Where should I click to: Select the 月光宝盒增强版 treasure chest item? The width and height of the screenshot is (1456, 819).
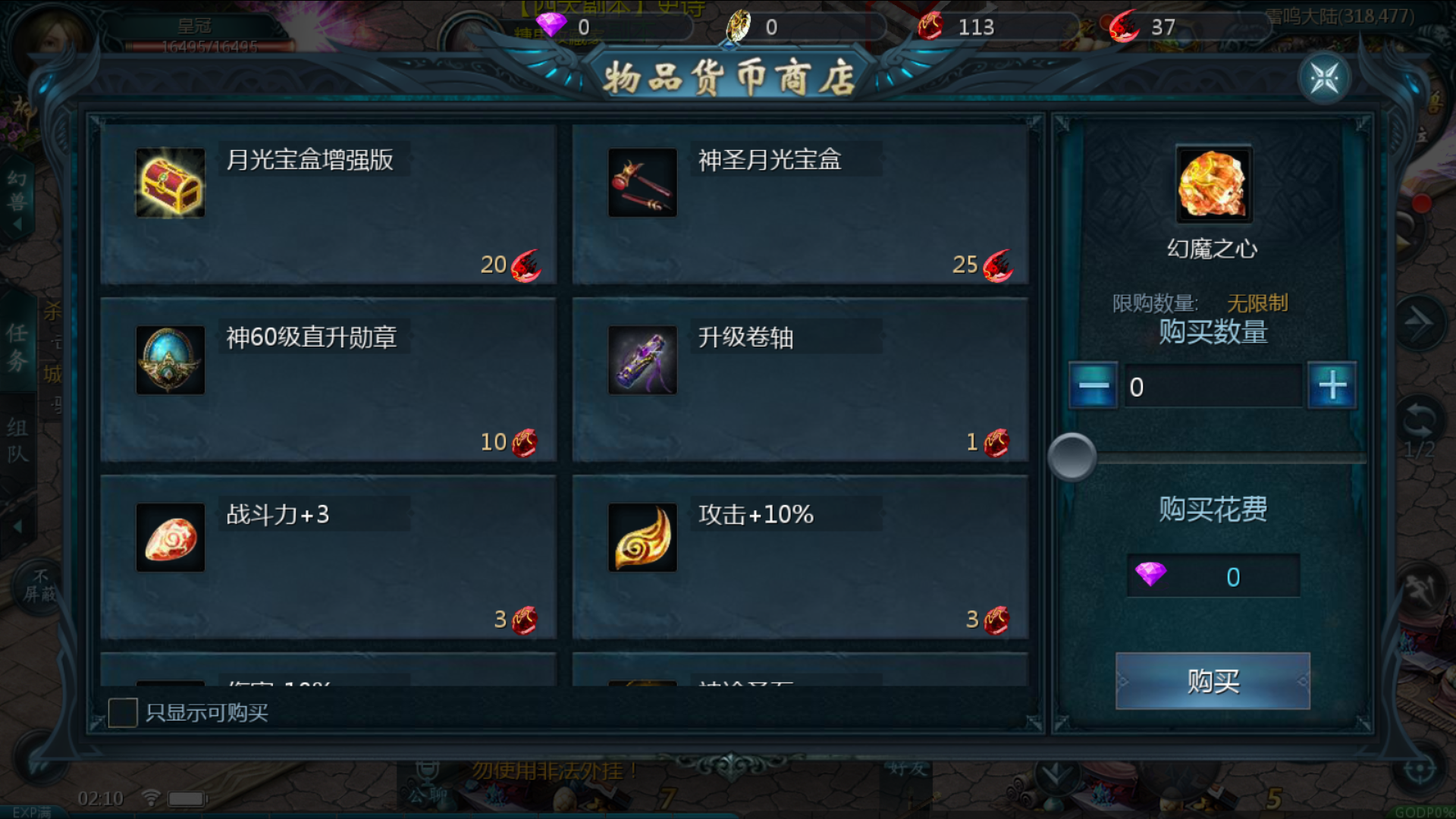328,205
